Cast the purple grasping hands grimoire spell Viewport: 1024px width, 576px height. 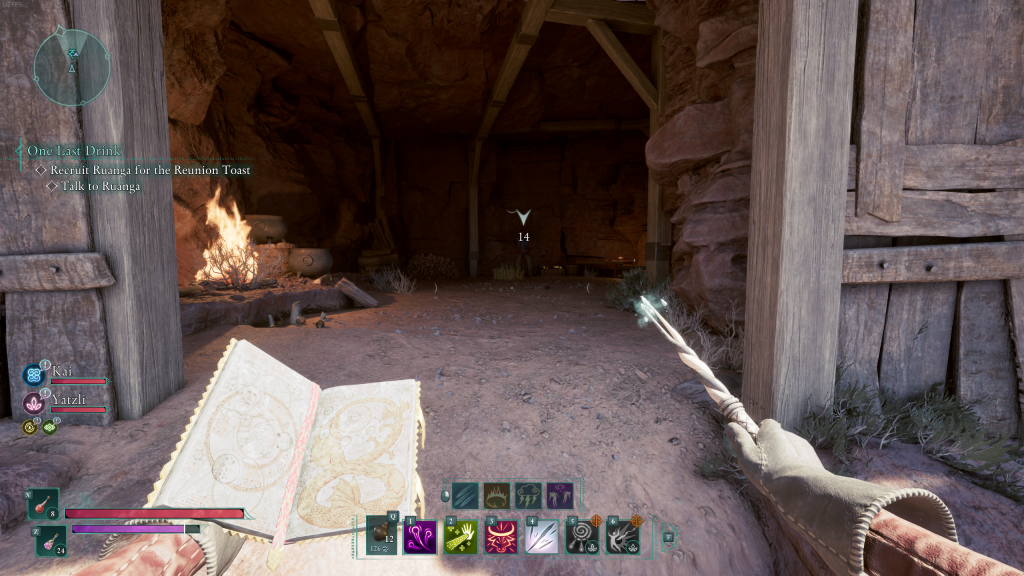pyautogui.click(x=560, y=495)
